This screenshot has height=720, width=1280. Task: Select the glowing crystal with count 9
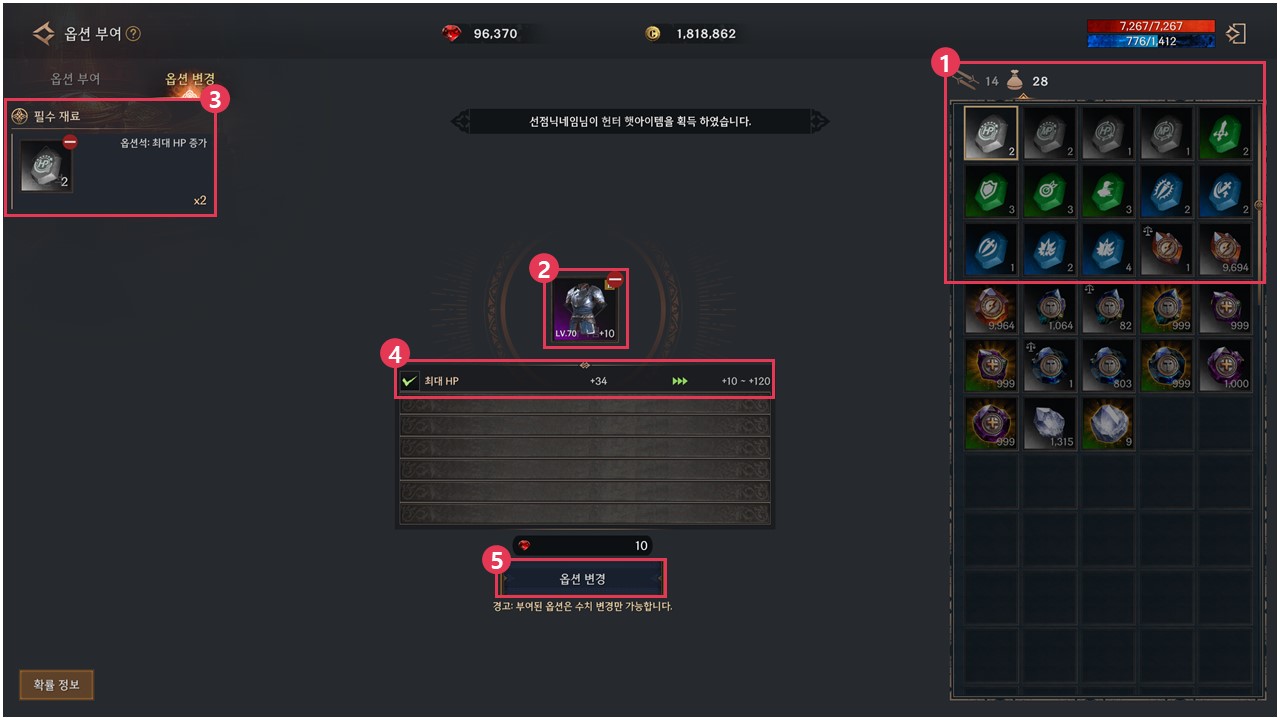[x=1108, y=423]
